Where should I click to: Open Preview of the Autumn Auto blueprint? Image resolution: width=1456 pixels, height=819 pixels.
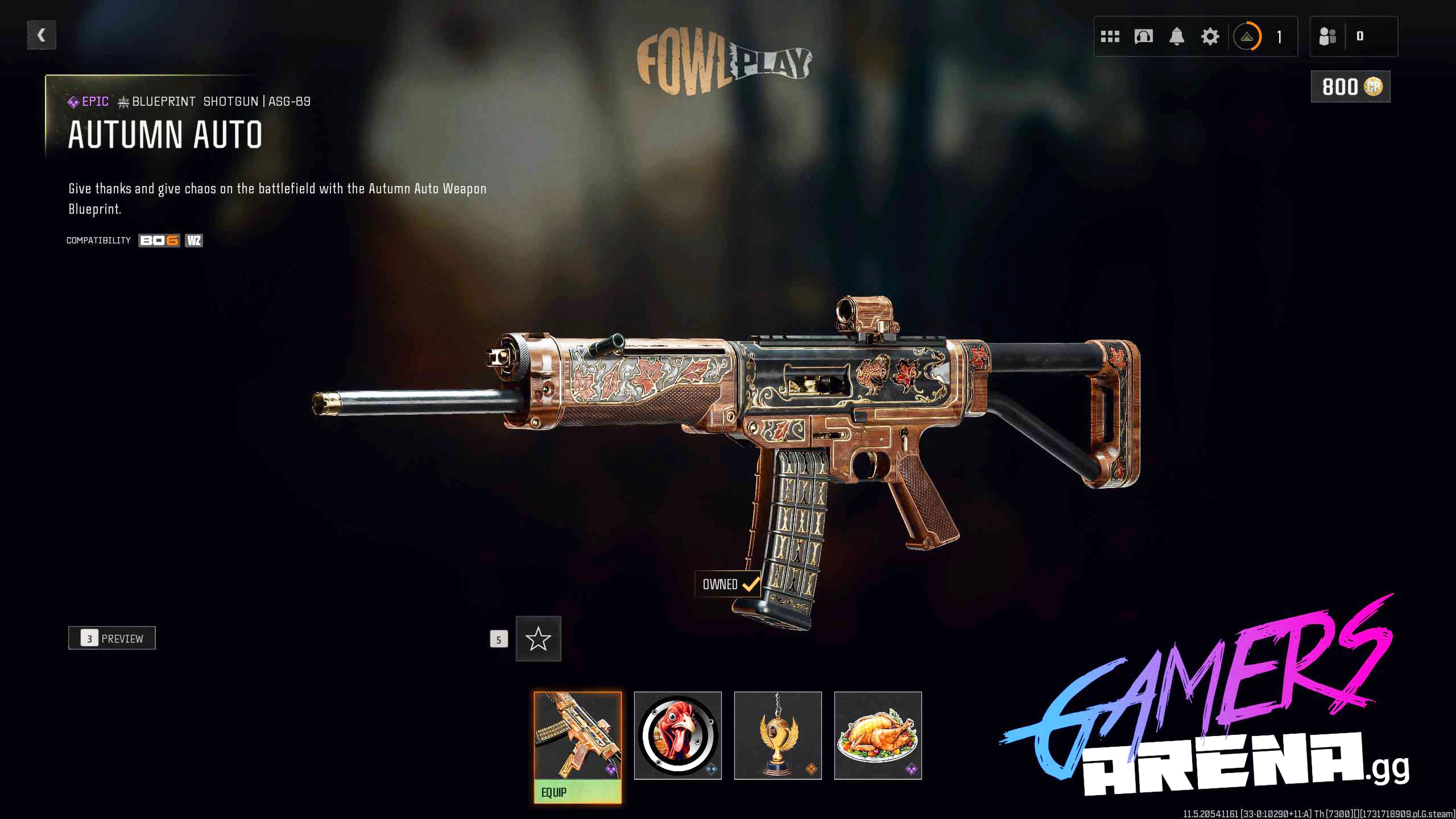click(112, 638)
